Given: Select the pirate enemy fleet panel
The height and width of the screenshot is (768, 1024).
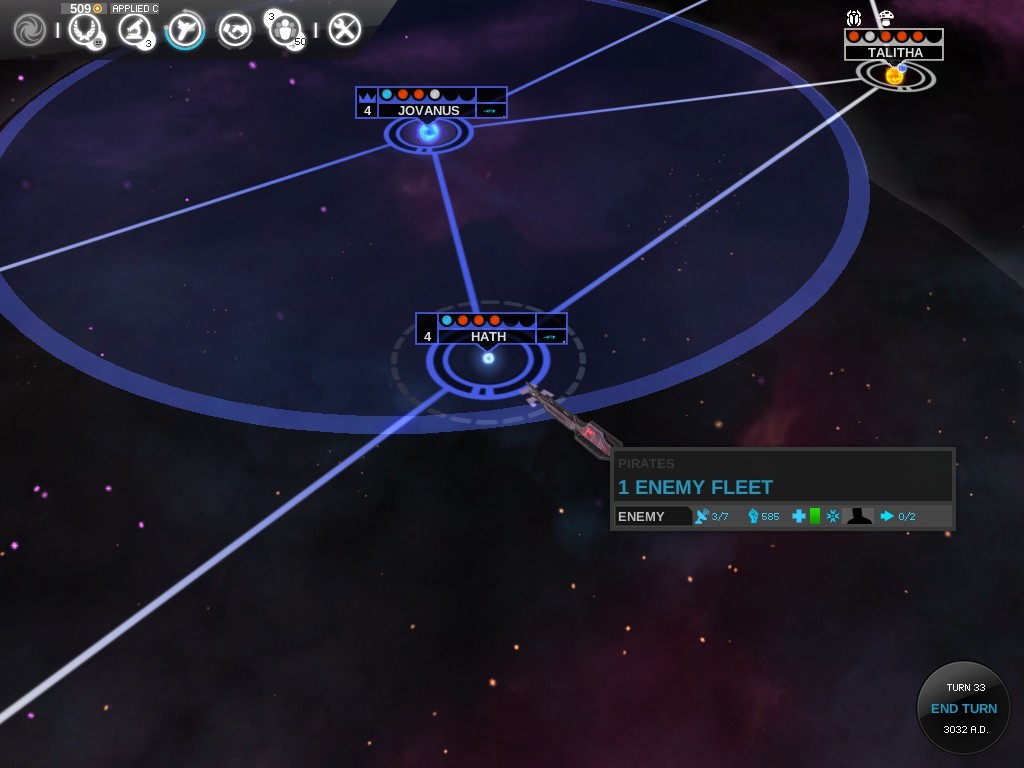Looking at the screenshot, I should (782, 488).
